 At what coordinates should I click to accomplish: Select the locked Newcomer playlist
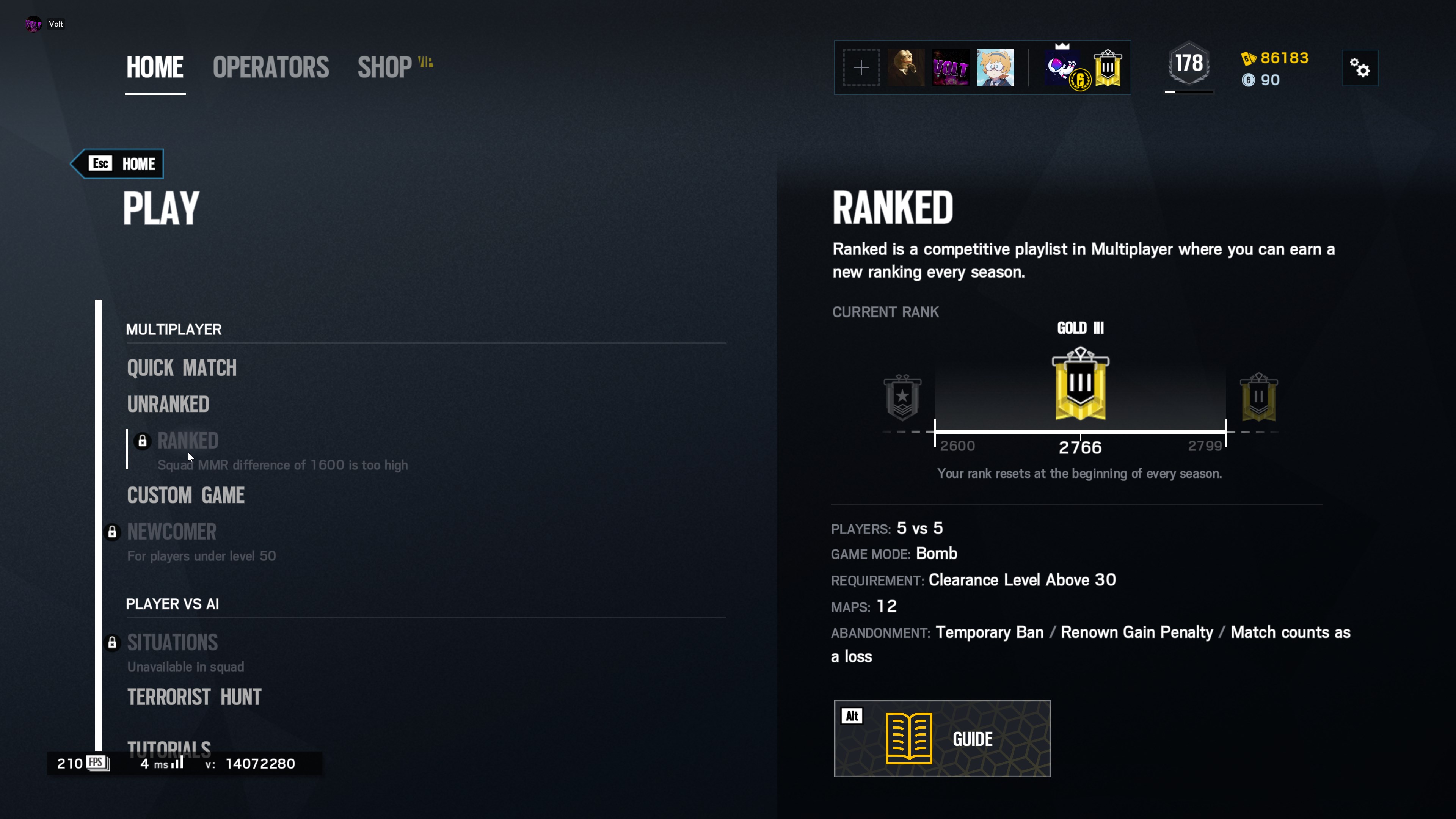(171, 532)
